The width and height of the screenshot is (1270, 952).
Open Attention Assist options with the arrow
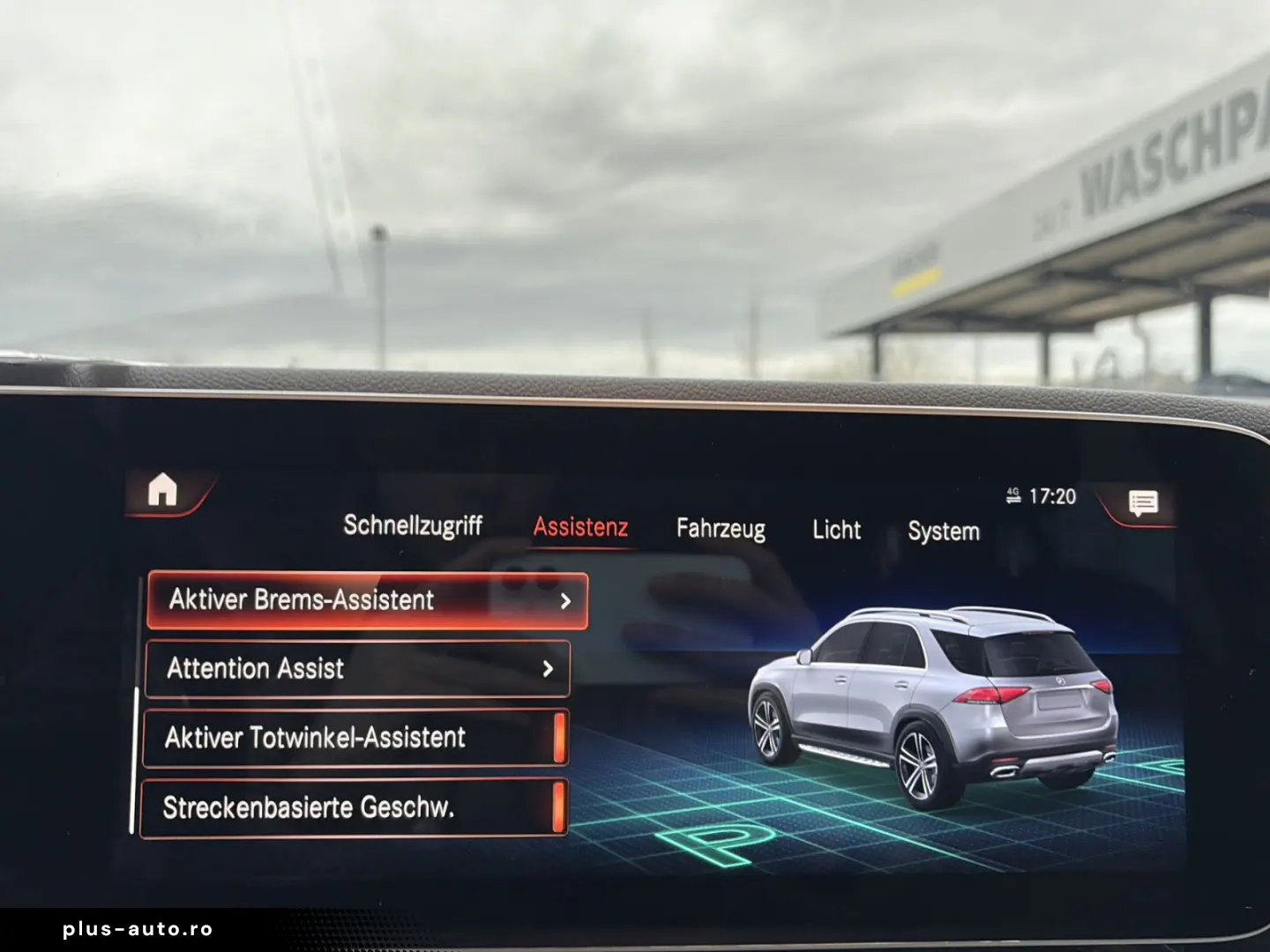coord(547,669)
